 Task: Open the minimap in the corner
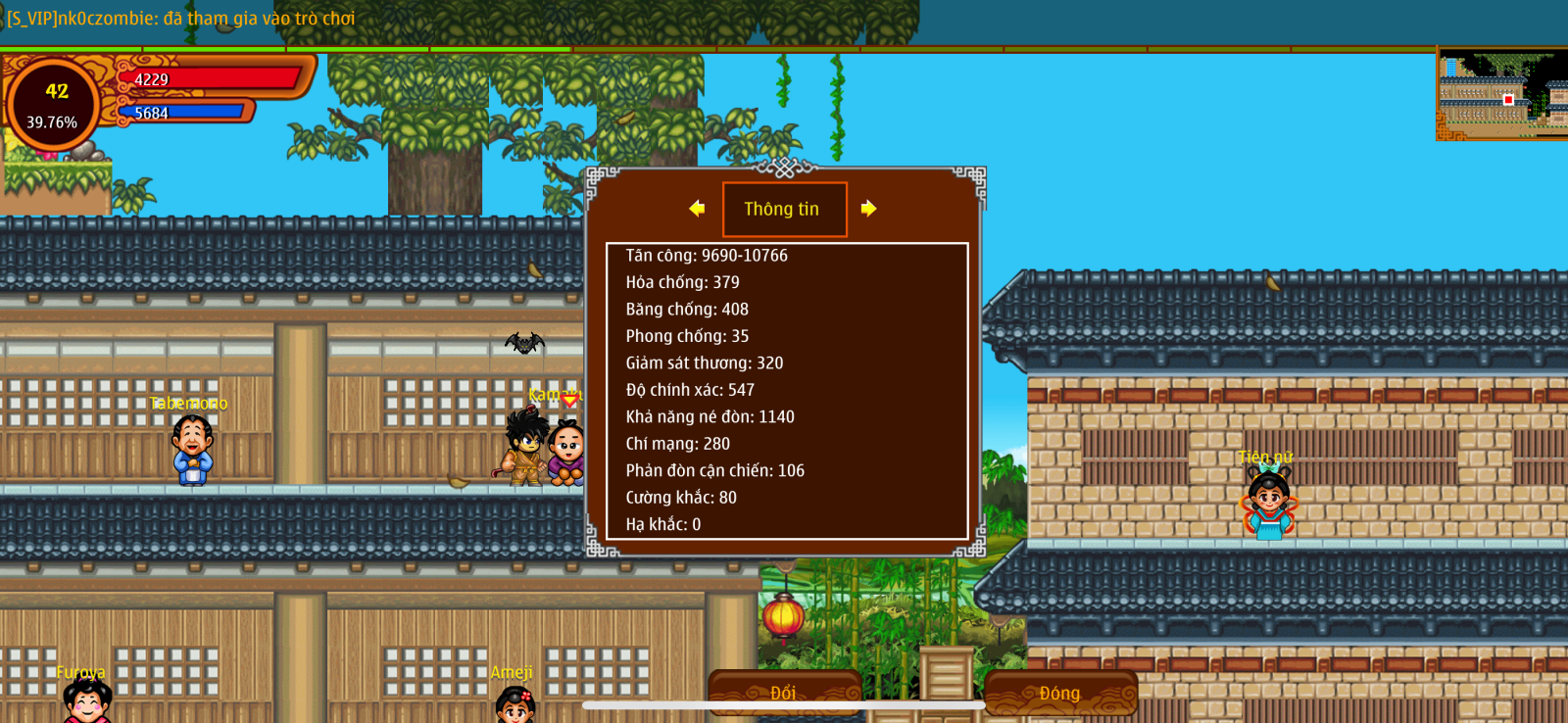(x=1500, y=96)
